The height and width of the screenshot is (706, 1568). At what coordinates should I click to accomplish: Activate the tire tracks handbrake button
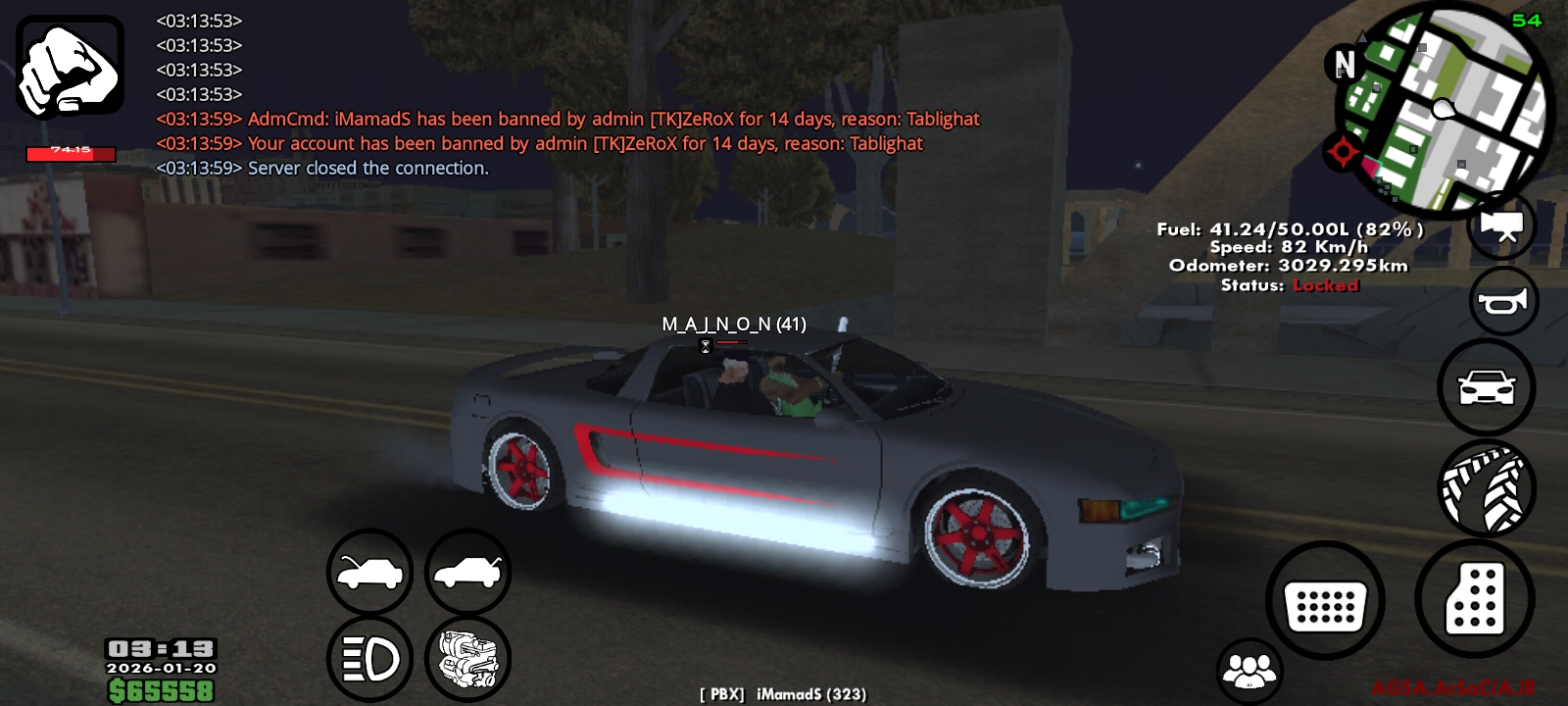coord(1486,487)
